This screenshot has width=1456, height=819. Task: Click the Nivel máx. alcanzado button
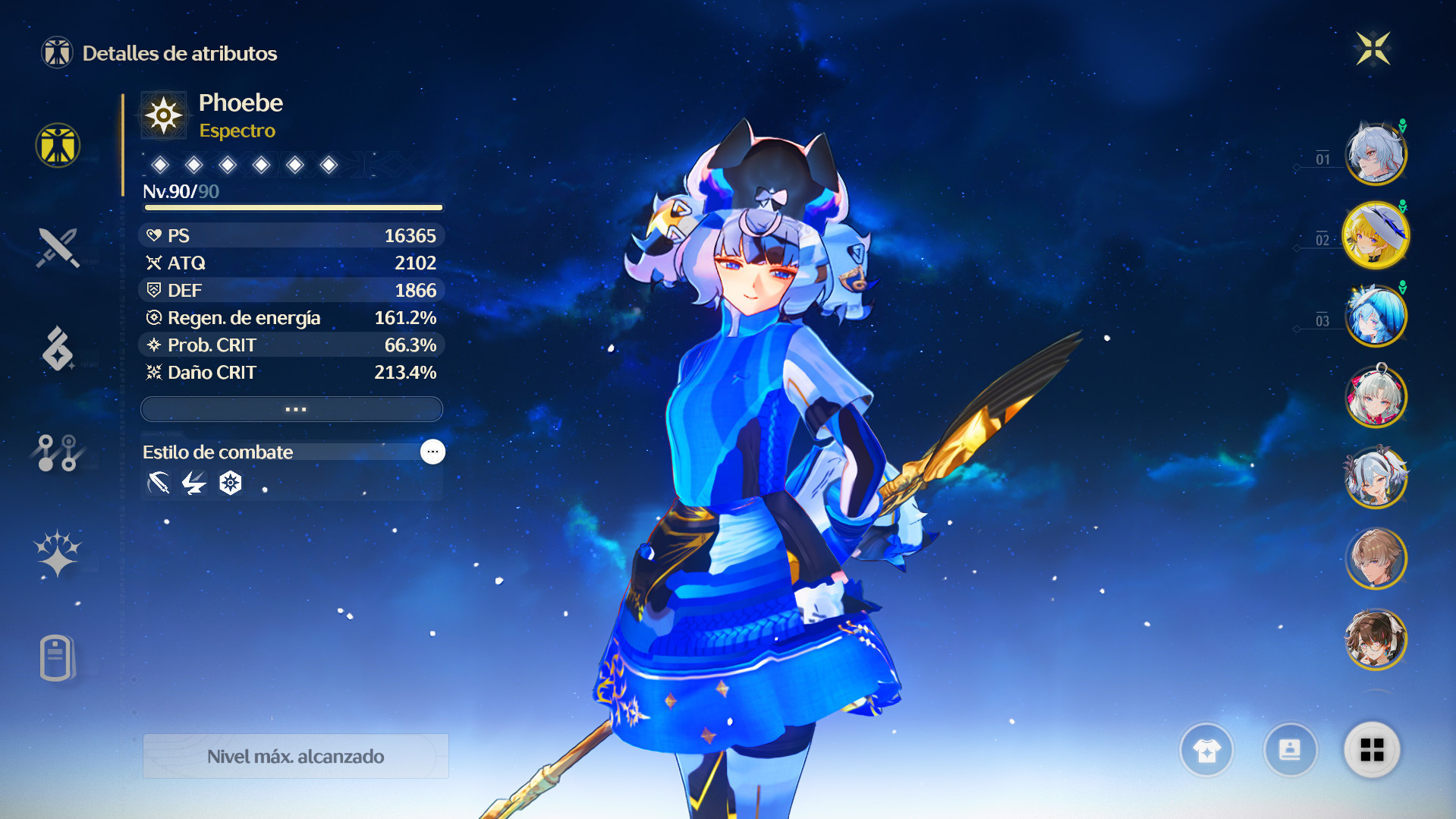click(x=295, y=756)
